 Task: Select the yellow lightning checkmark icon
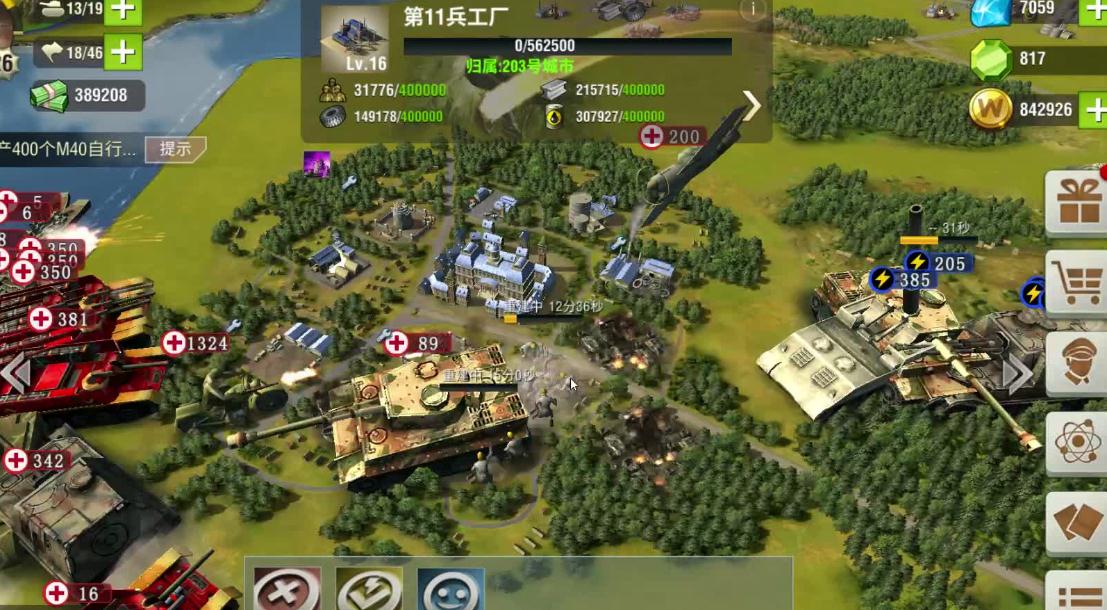(x=369, y=590)
